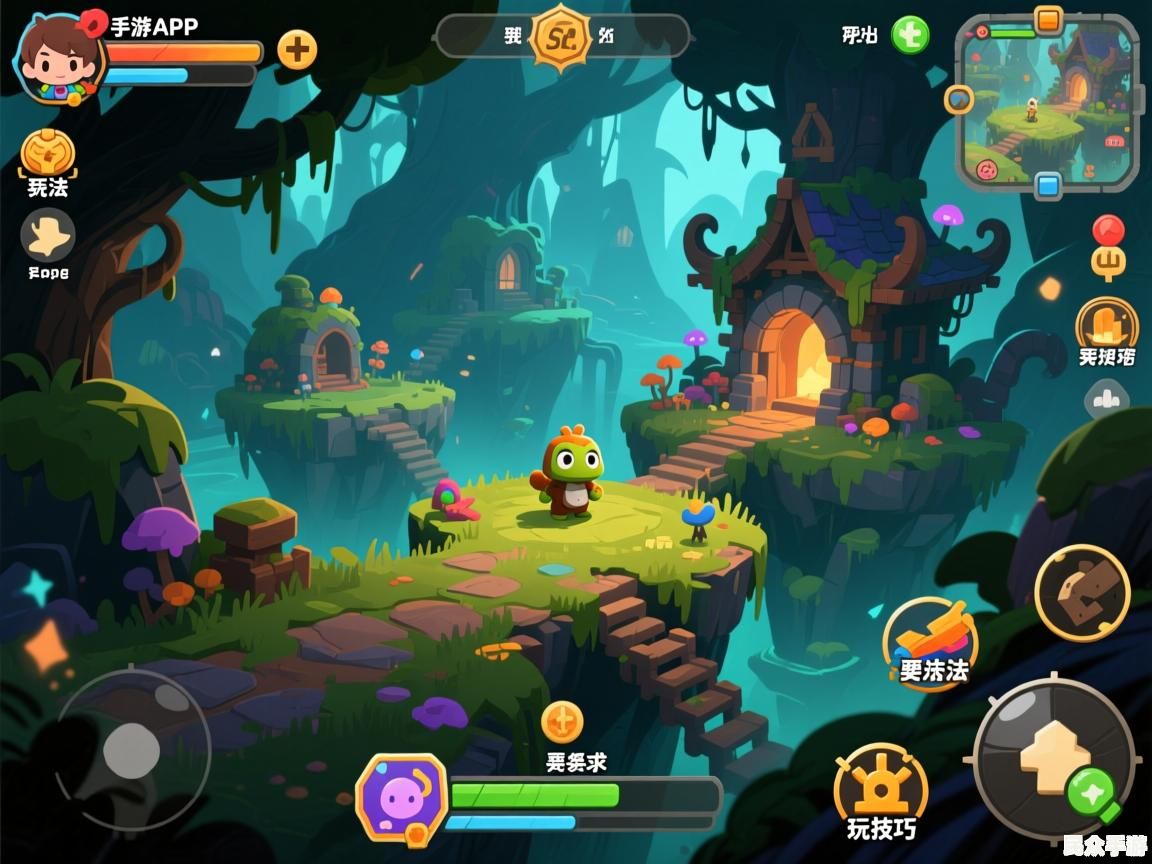Open the golden mask icon menu
The width and height of the screenshot is (1152, 864).
pos(48,153)
